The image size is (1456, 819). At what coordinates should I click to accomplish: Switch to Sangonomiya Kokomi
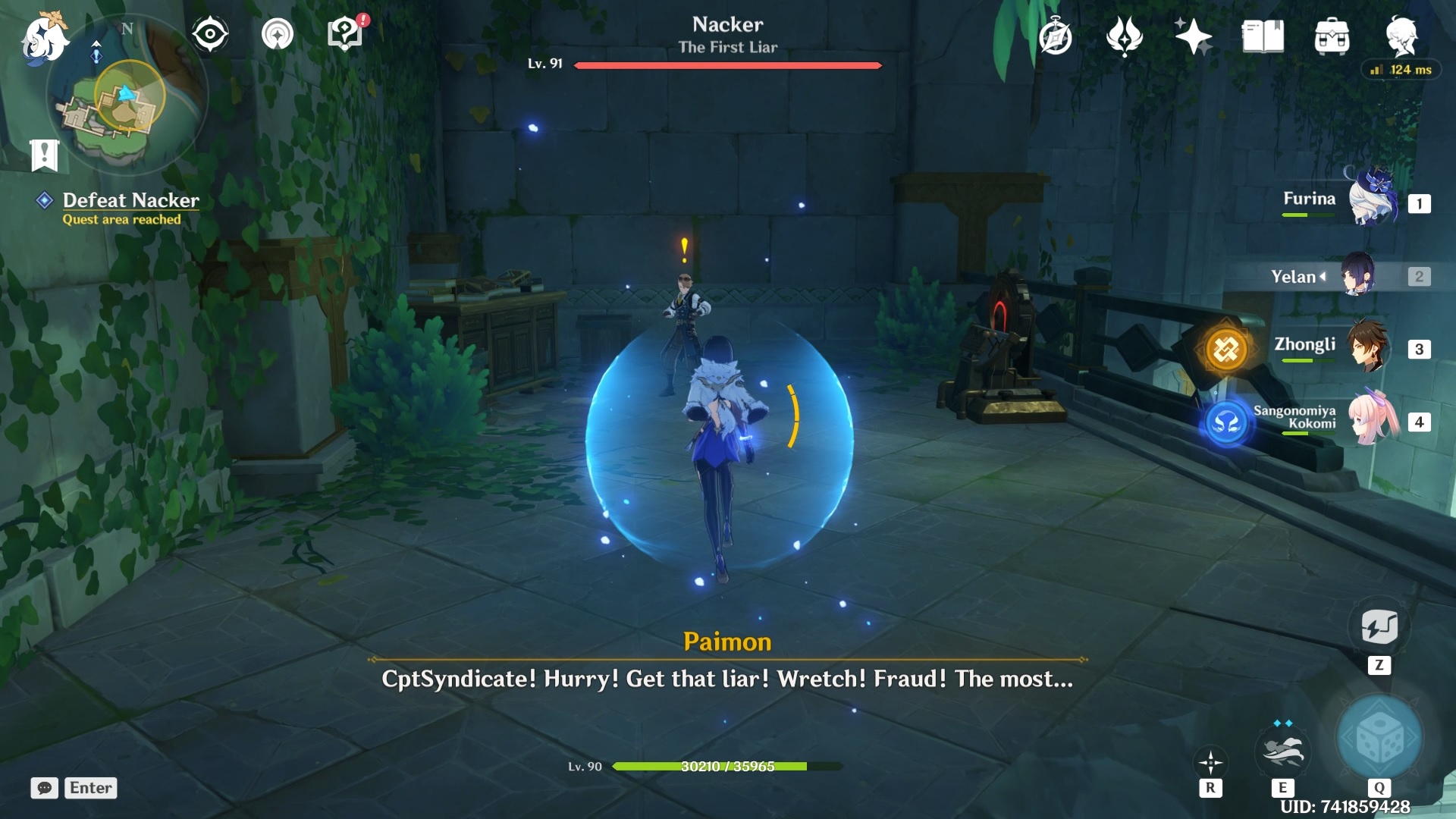(1373, 419)
